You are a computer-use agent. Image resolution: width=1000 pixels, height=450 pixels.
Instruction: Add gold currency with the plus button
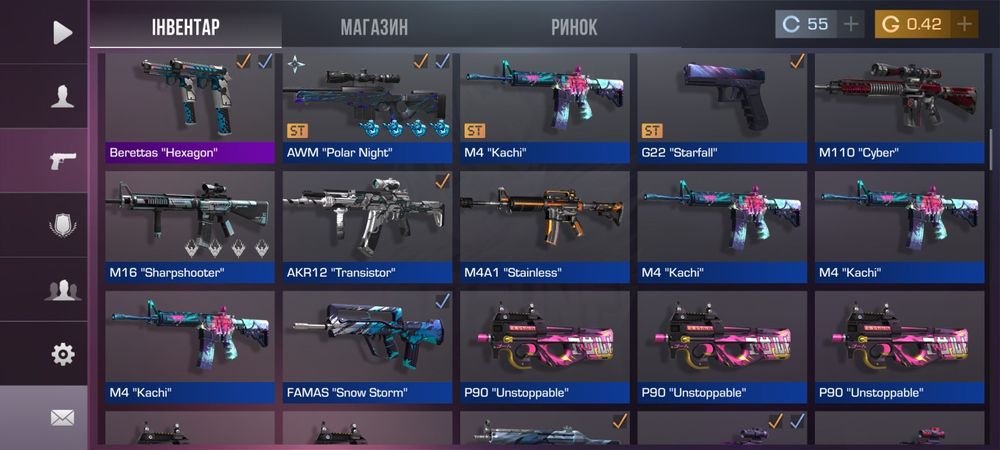click(x=964, y=24)
